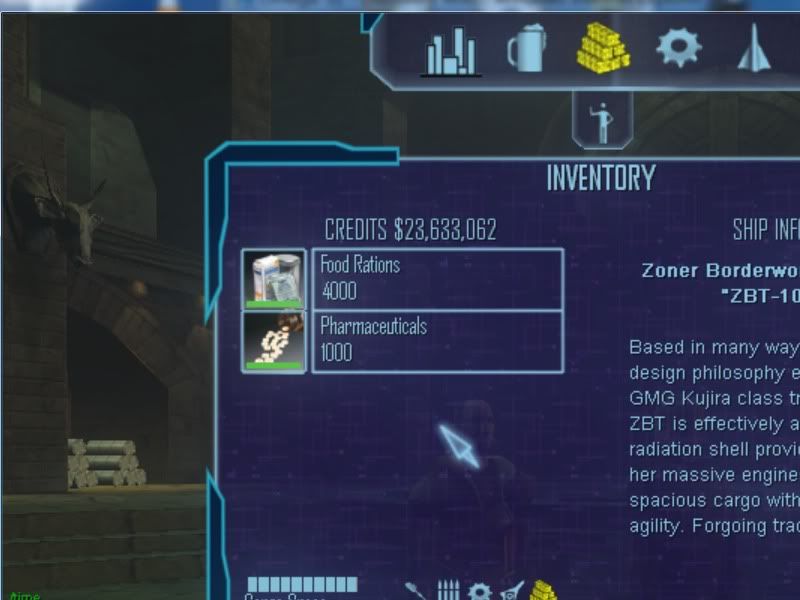Open the gold bars commodity trader
800x600 pixels.
click(x=602, y=47)
